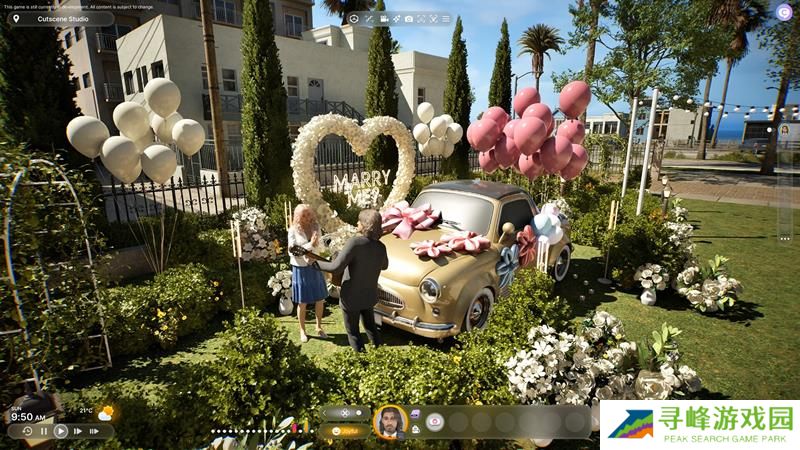Click the rewind clock icon
This screenshot has width=800, height=450.
27,431
